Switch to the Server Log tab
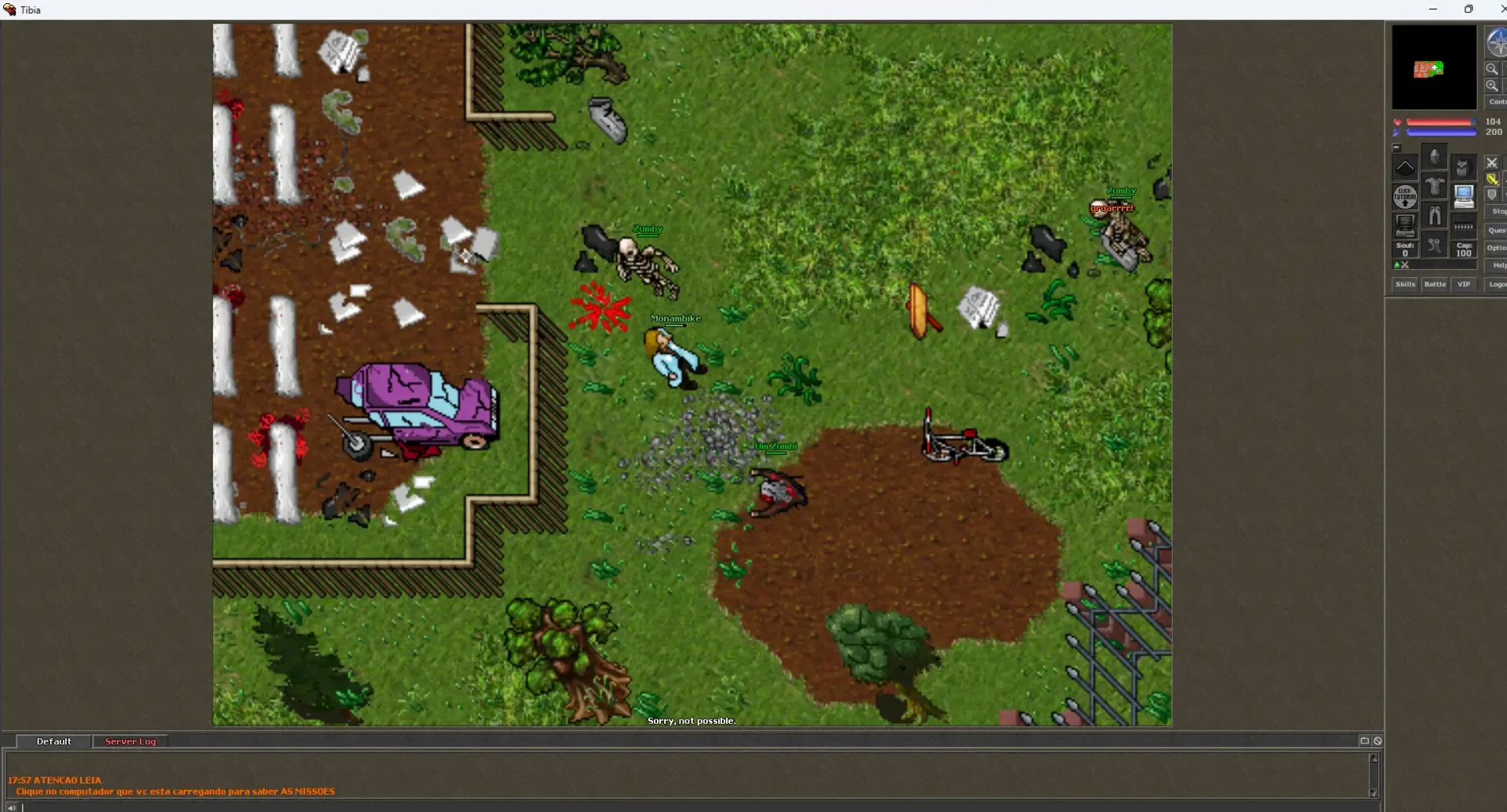 tap(130, 741)
